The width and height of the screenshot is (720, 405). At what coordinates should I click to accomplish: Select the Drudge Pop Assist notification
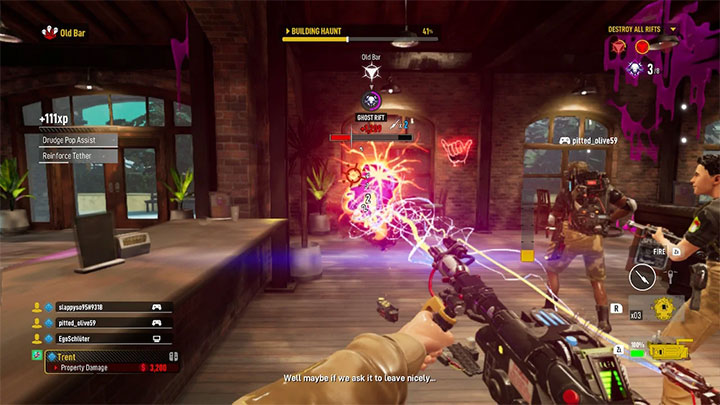pos(78,141)
